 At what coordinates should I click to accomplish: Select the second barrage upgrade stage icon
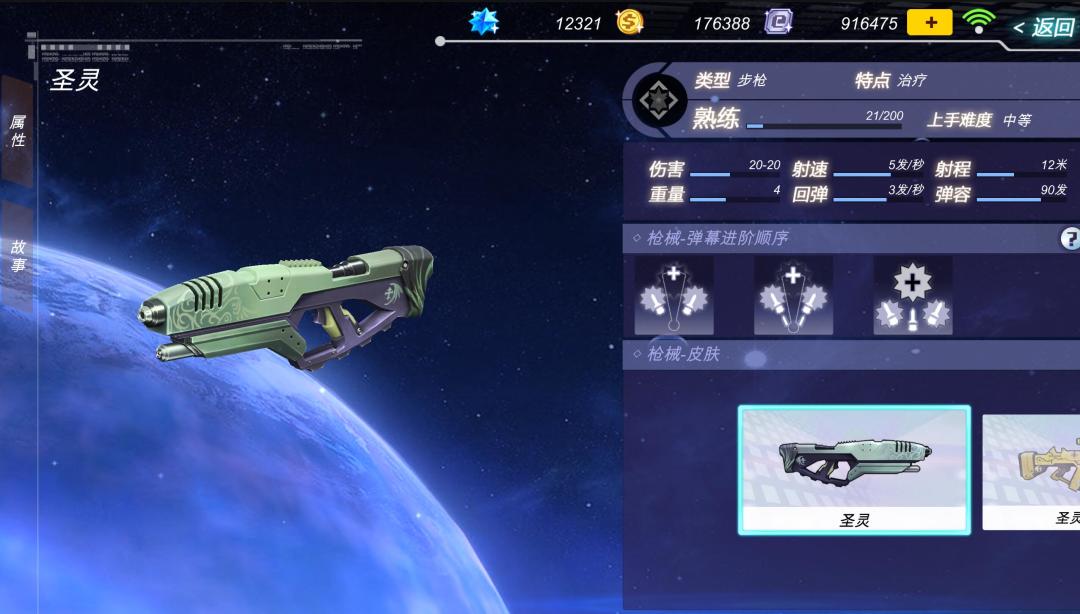point(793,296)
